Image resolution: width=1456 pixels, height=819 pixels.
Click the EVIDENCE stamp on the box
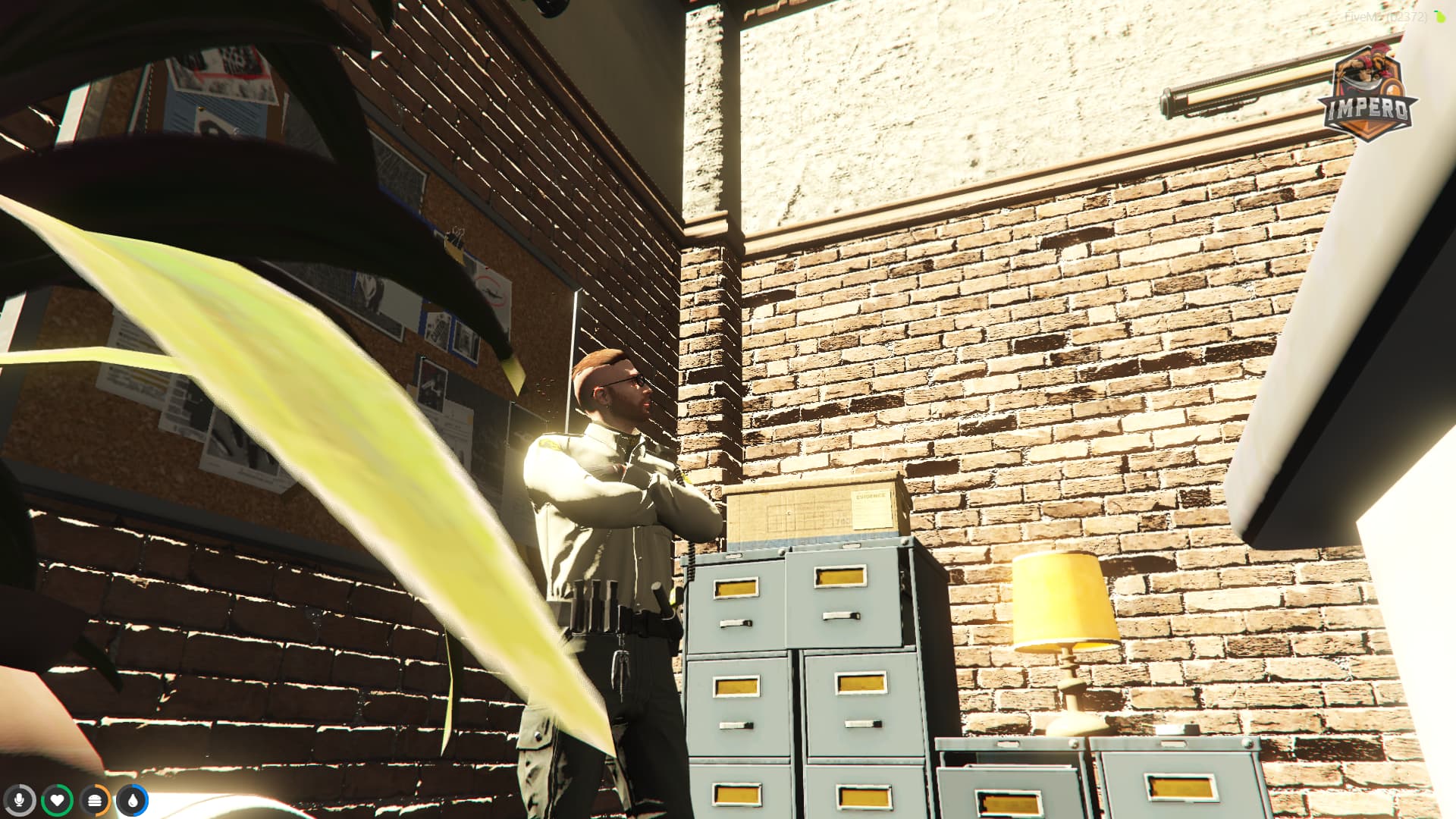coord(871,497)
